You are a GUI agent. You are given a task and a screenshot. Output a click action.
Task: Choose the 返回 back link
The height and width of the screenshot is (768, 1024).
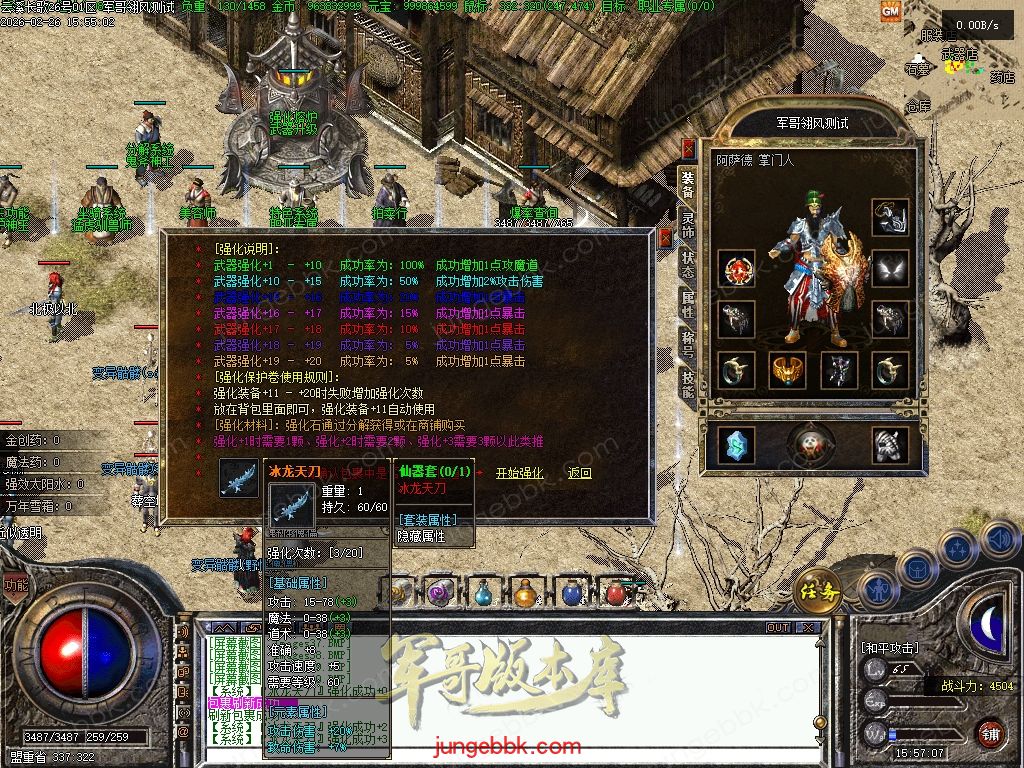click(579, 473)
